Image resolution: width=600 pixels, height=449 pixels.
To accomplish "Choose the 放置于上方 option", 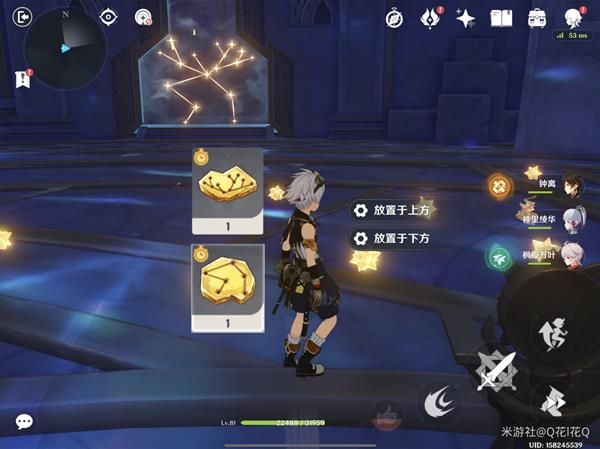I will tap(392, 211).
